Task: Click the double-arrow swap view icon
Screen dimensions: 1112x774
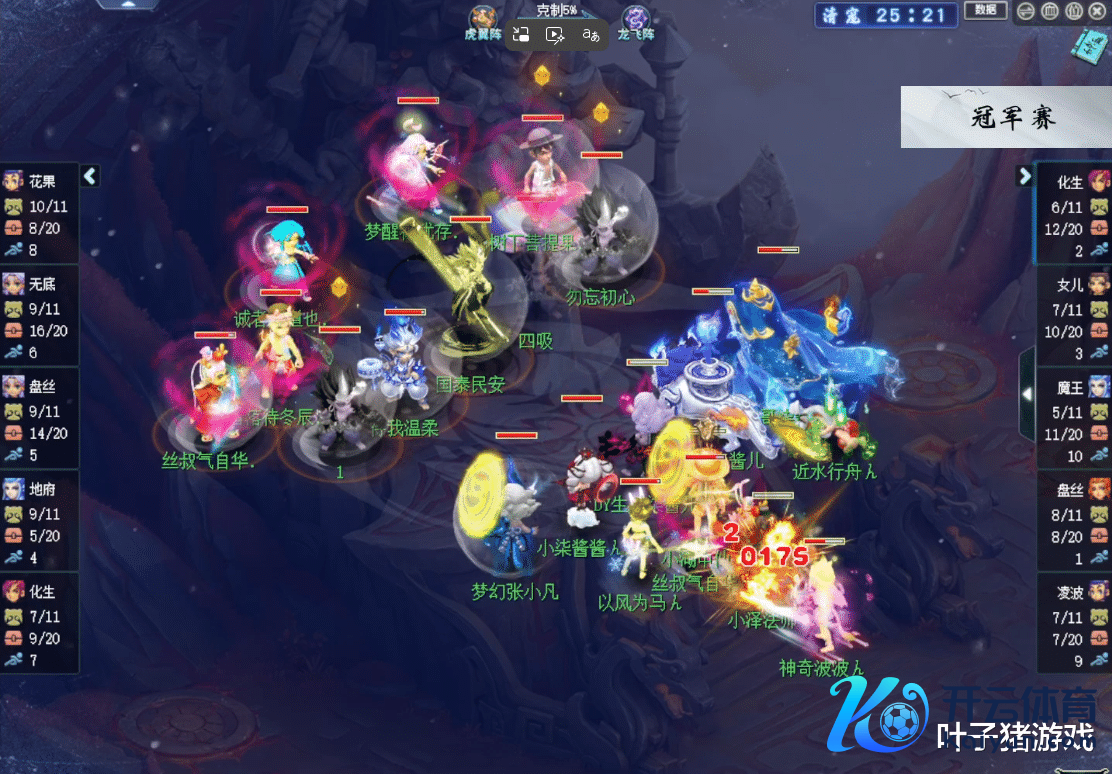Action: [x=1027, y=12]
